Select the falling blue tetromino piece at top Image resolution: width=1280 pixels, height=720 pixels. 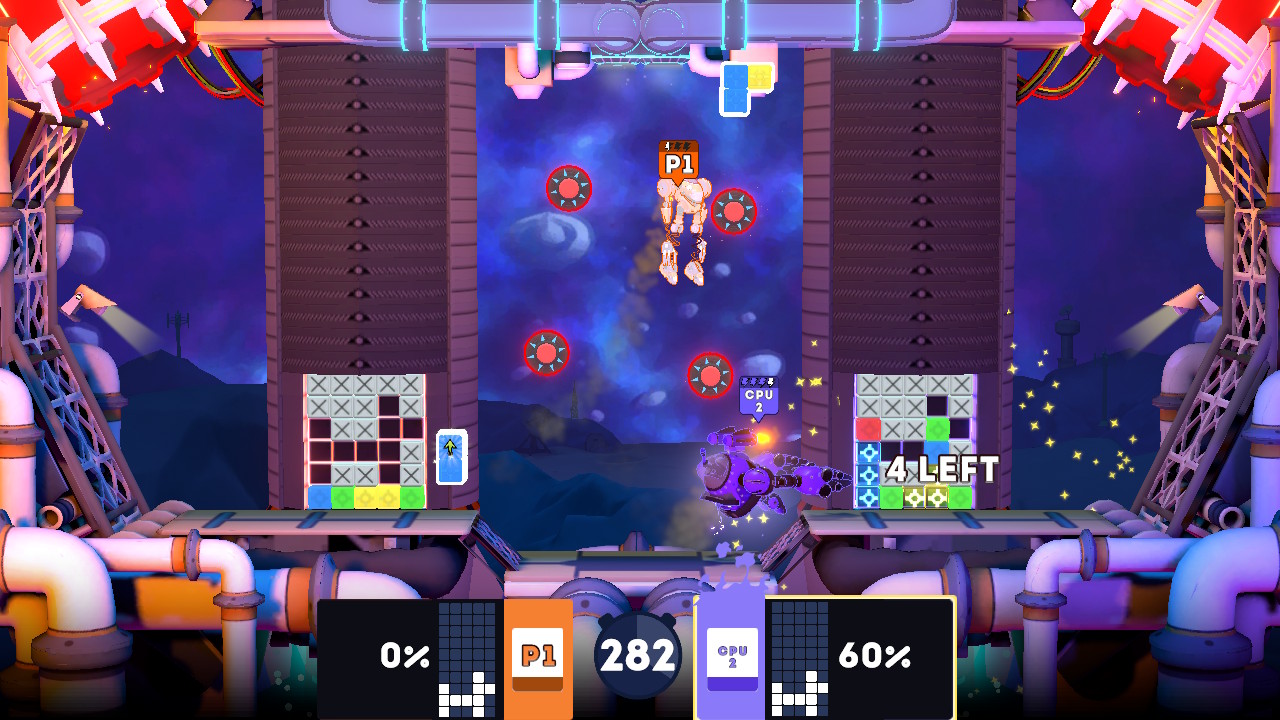(738, 88)
